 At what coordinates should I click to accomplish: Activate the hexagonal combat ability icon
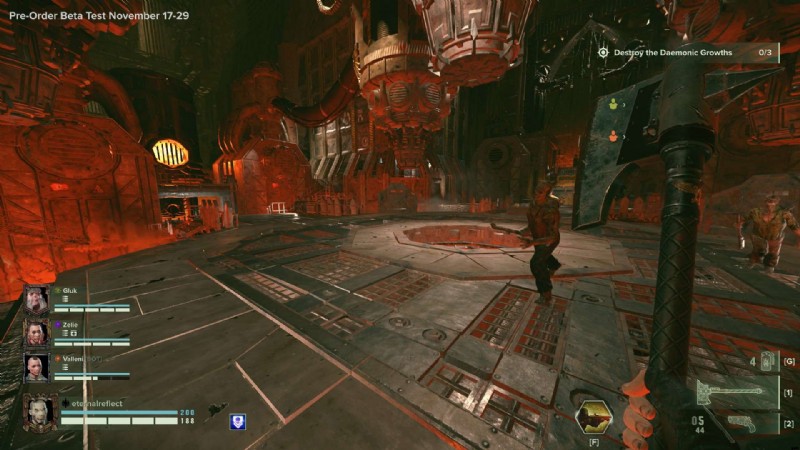click(x=594, y=416)
